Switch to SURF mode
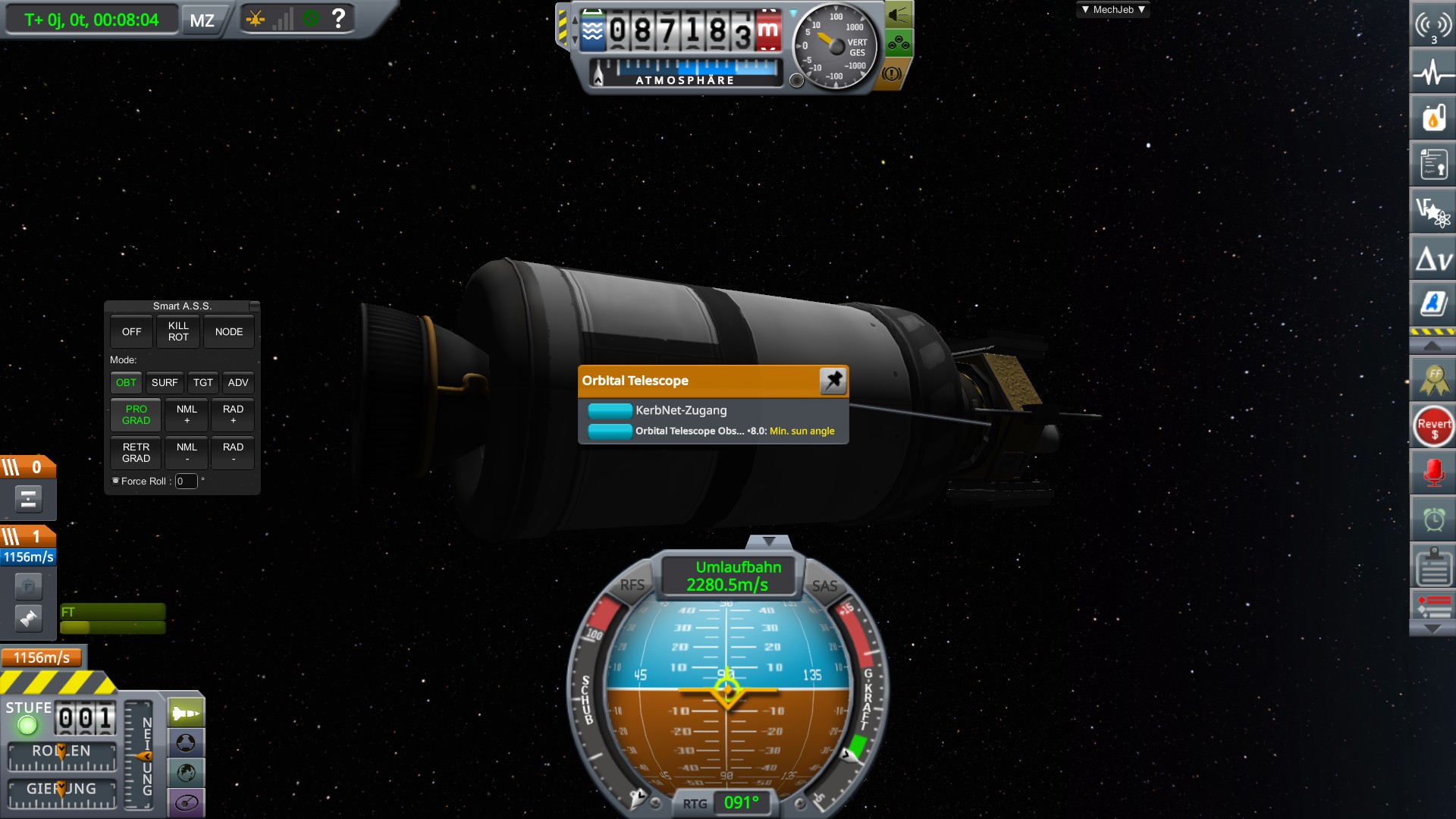1456x819 pixels. 165,382
